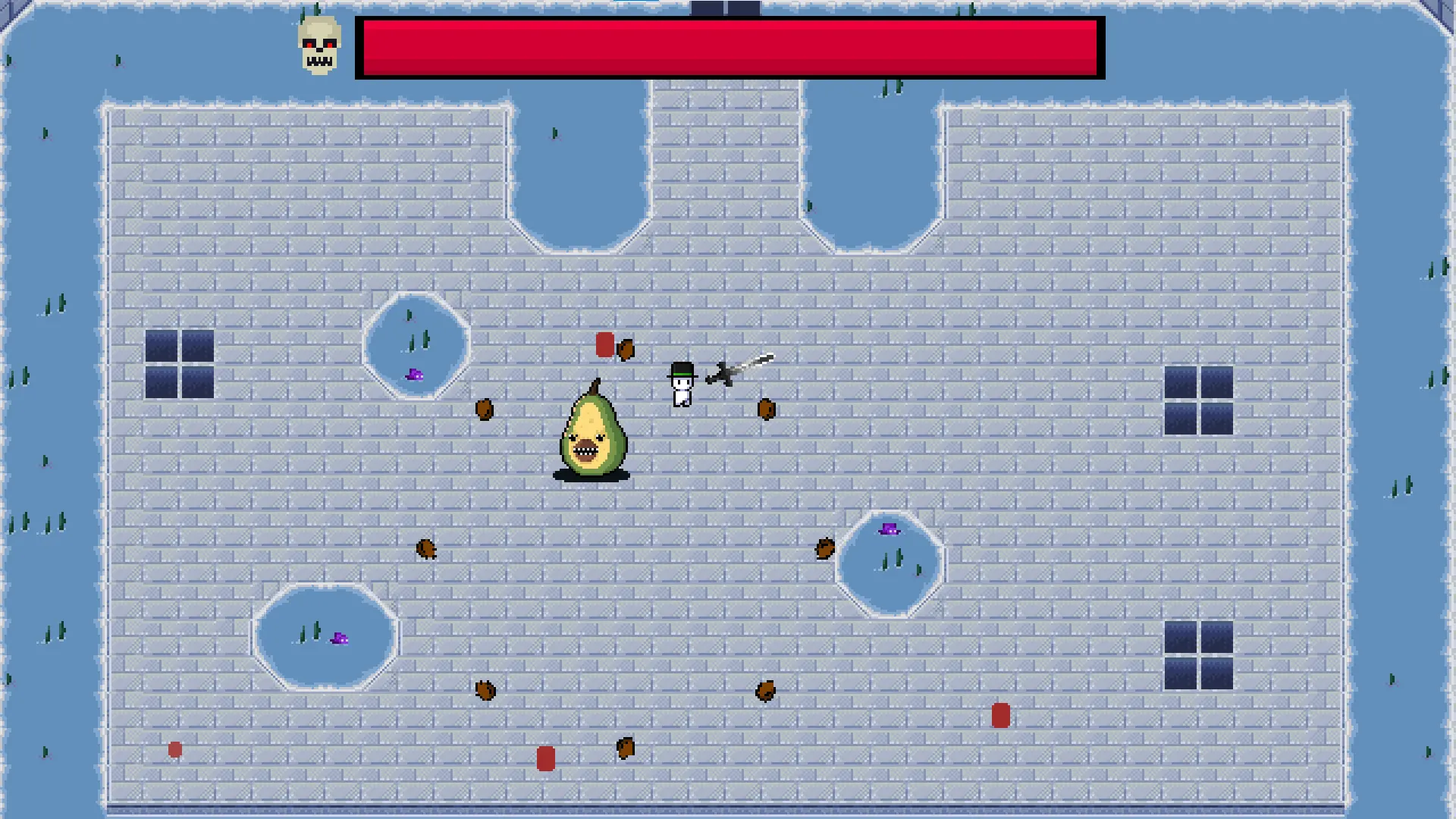Select the purple fish in the small upper pond
The height and width of the screenshot is (819, 1456).
click(x=414, y=375)
